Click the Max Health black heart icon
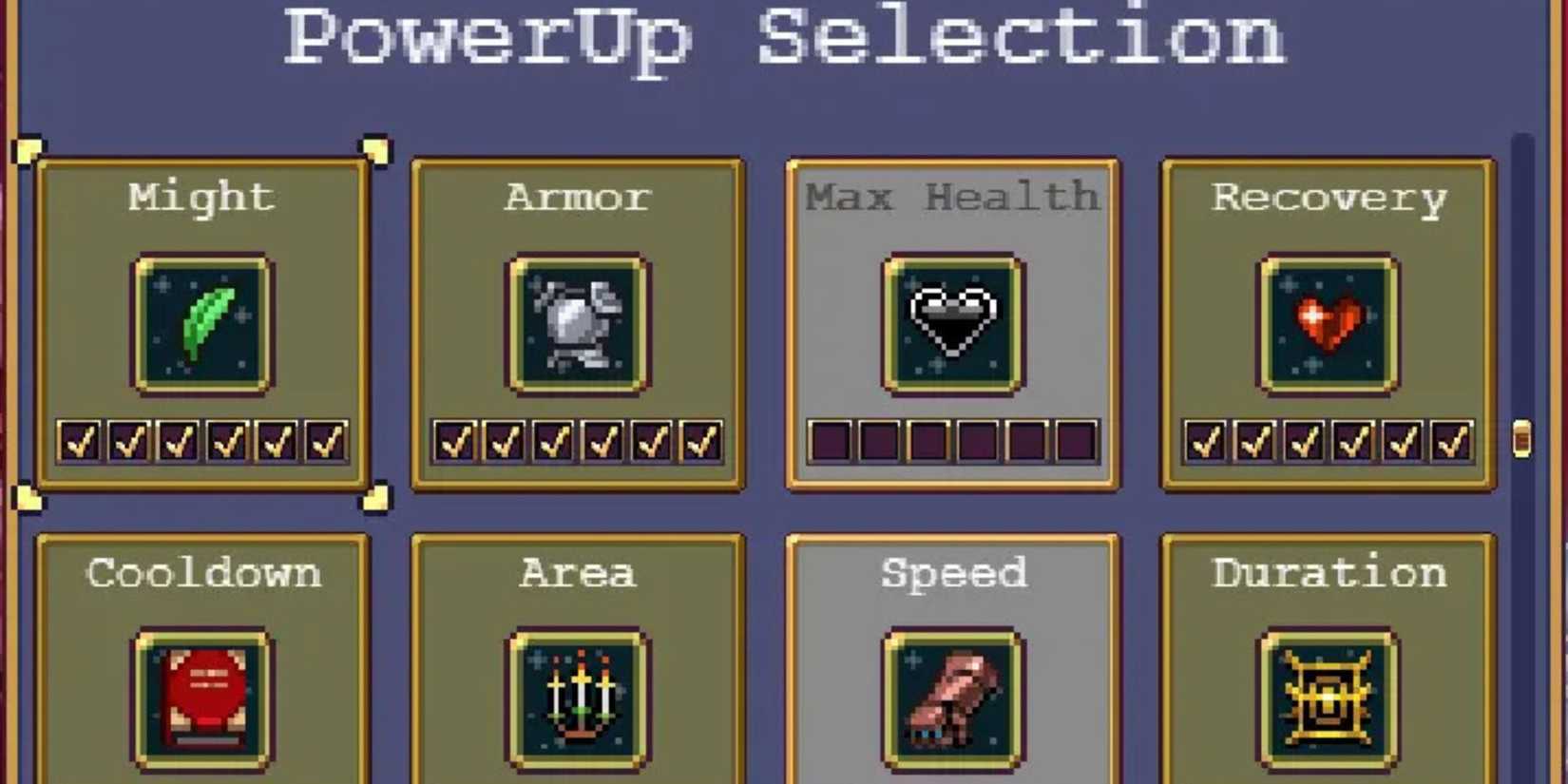 pos(953,323)
